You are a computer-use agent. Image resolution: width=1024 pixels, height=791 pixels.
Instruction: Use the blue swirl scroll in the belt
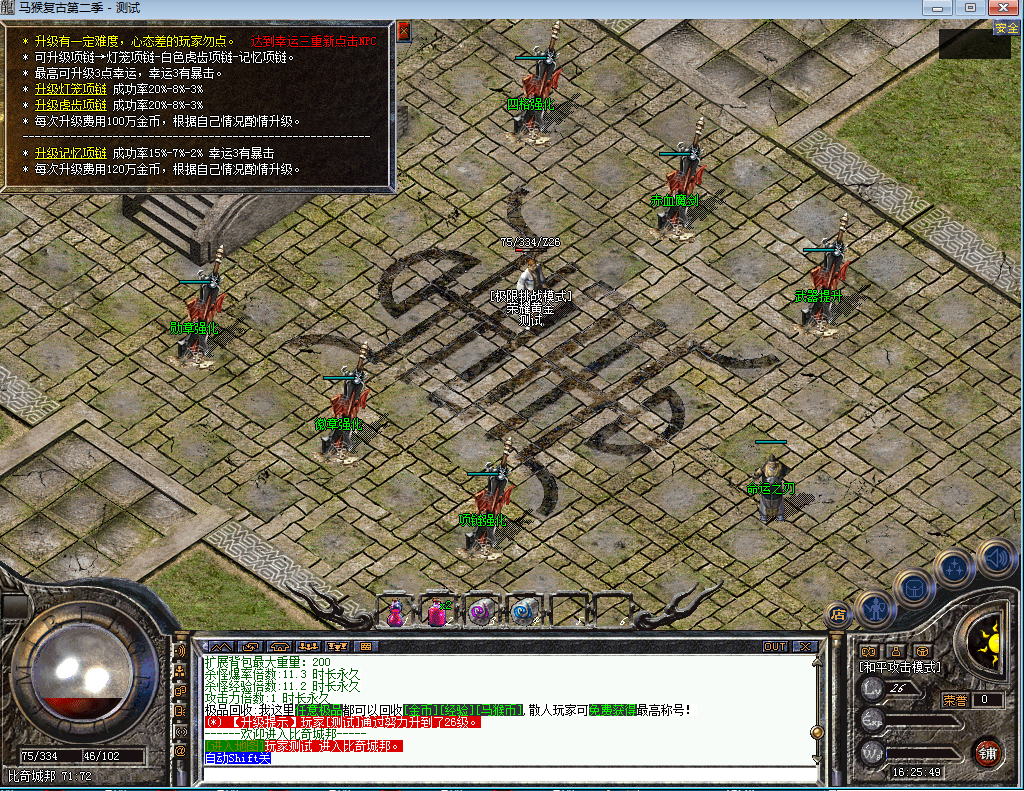pos(522,611)
